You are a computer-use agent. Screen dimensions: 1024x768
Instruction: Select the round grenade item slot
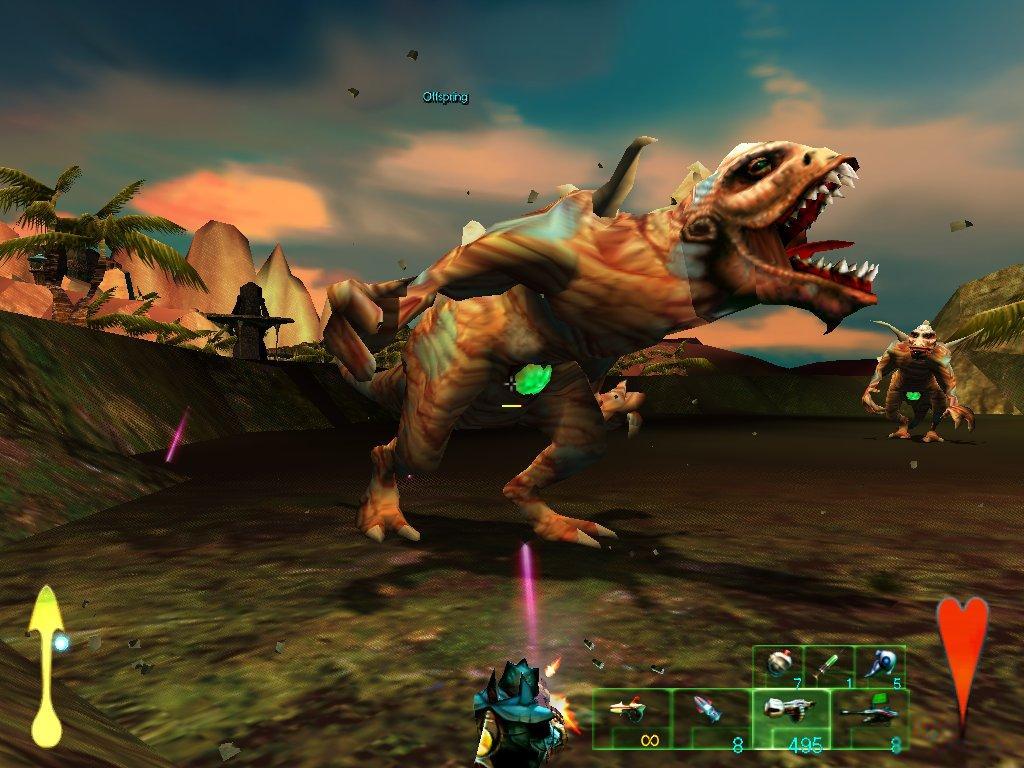(780, 667)
